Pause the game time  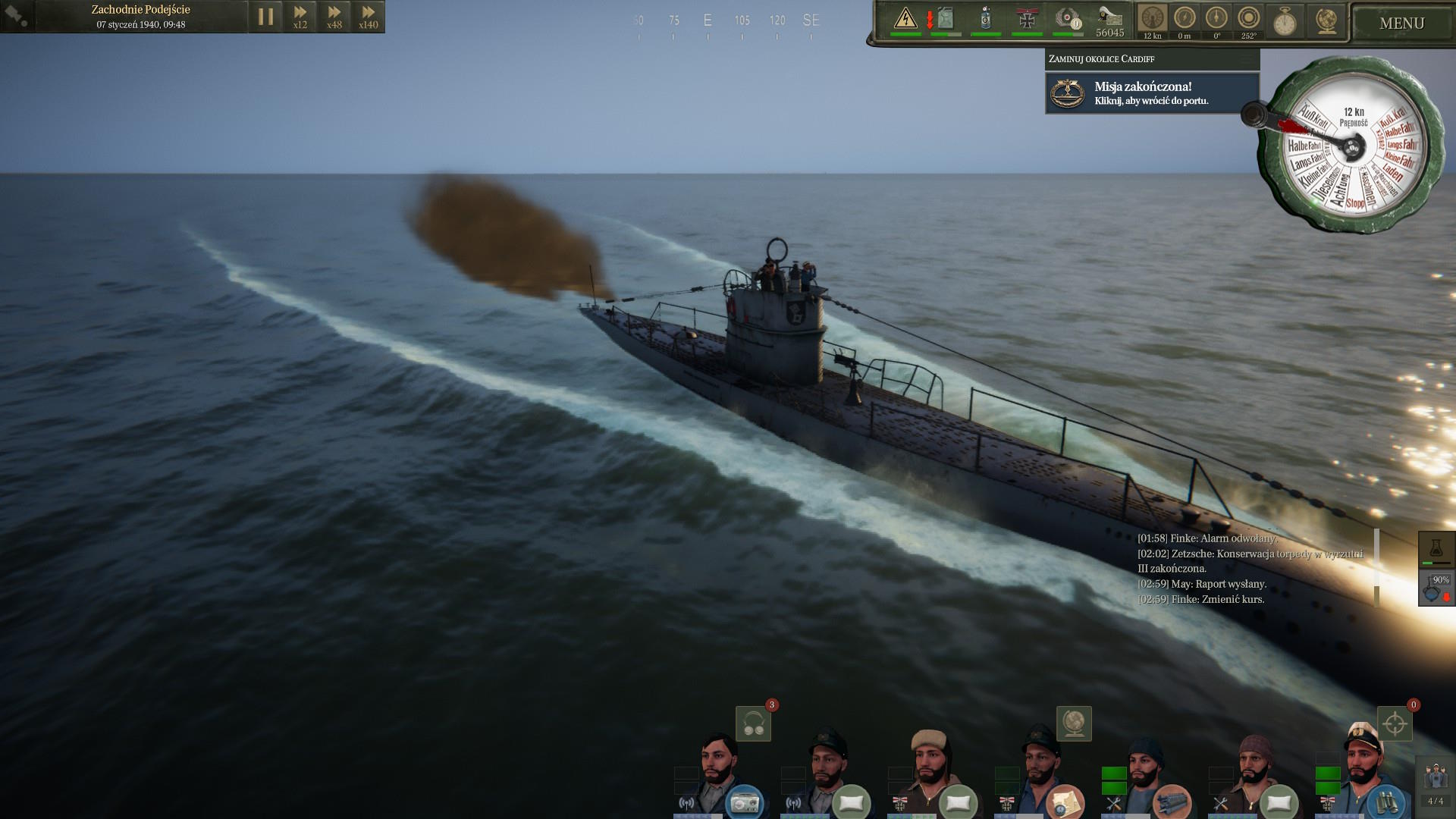click(x=265, y=17)
